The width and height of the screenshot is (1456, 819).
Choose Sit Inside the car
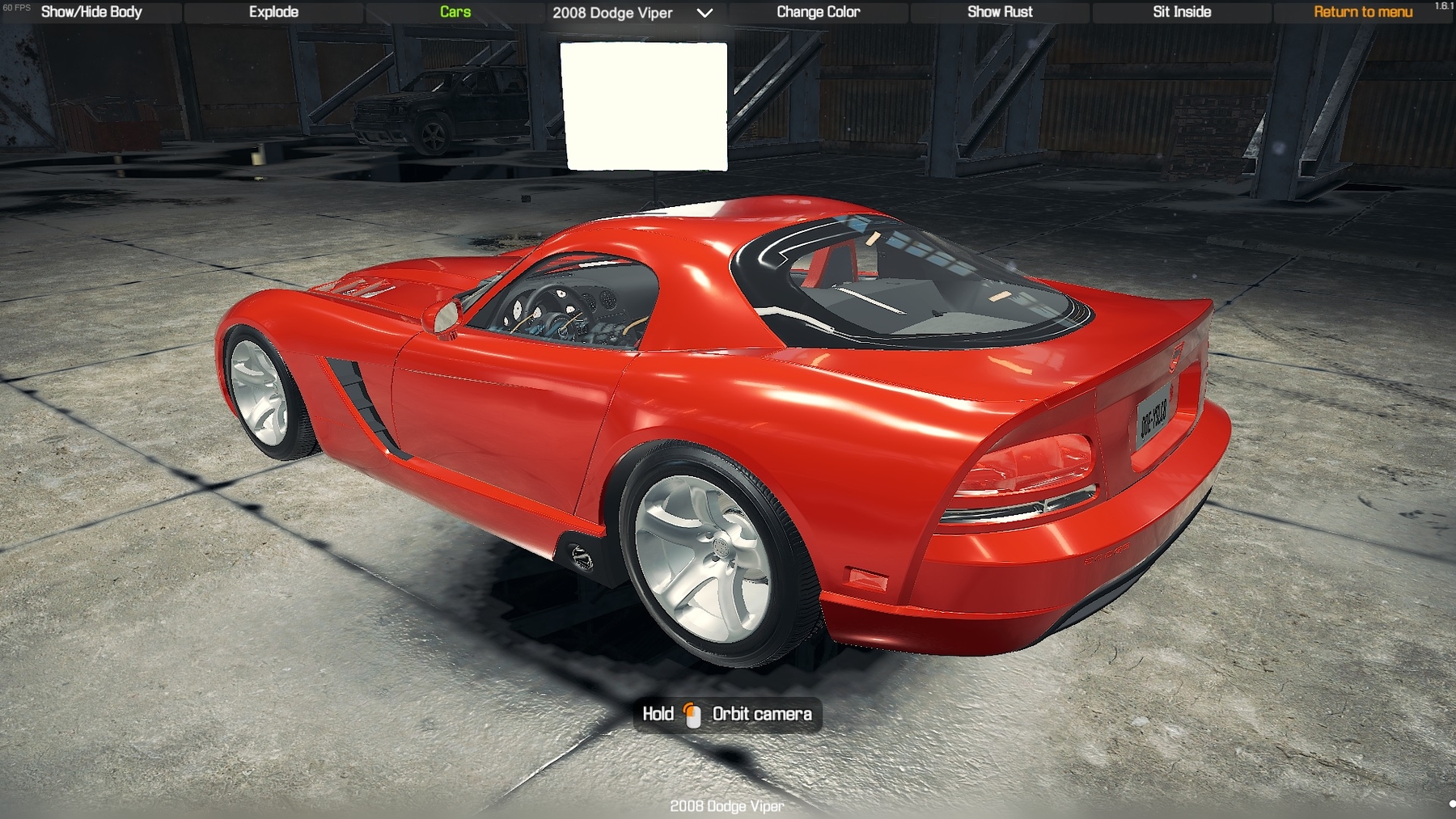(x=1182, y=12)
